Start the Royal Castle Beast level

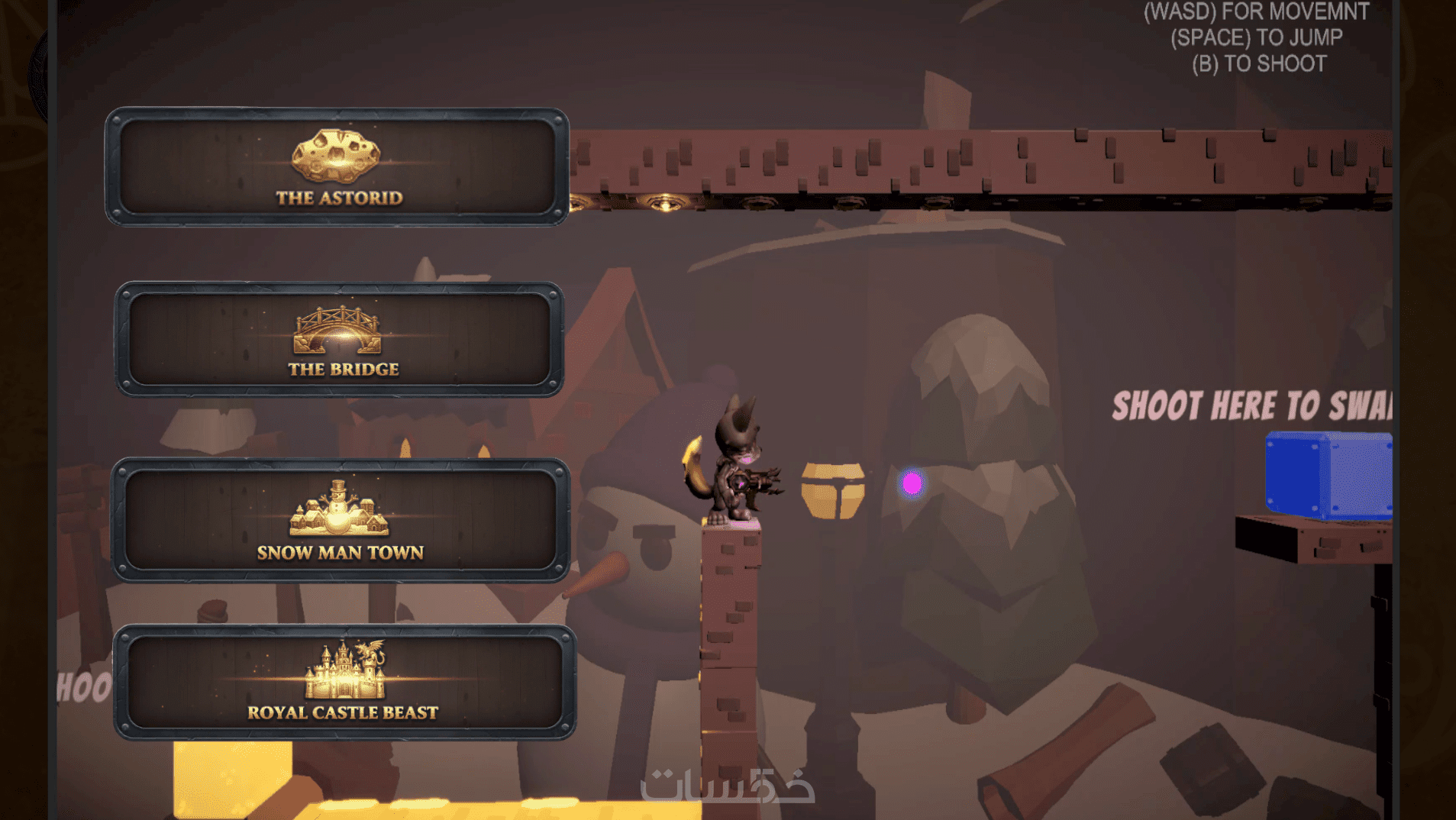coord(344,682)
